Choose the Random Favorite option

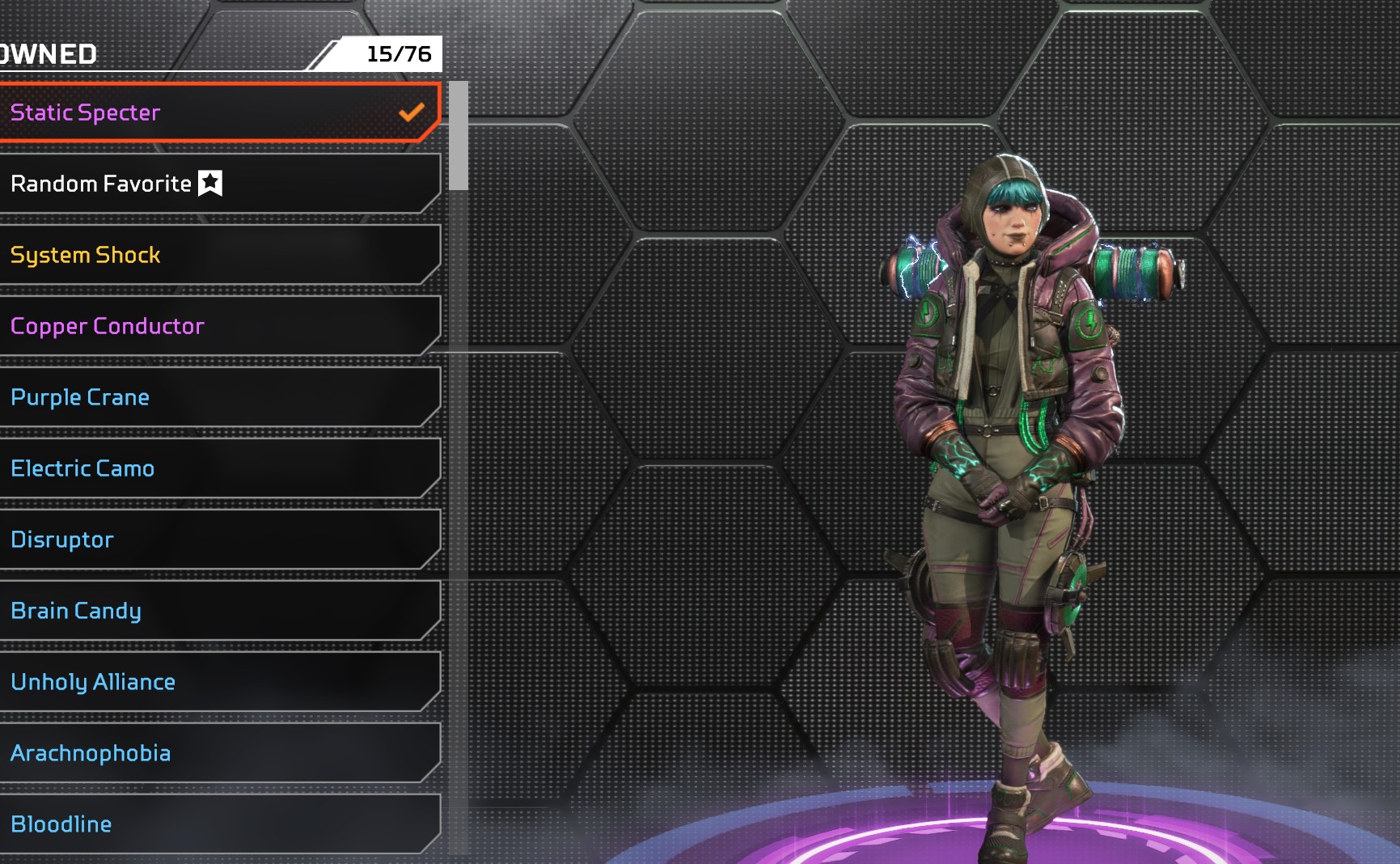click(218, 184)
